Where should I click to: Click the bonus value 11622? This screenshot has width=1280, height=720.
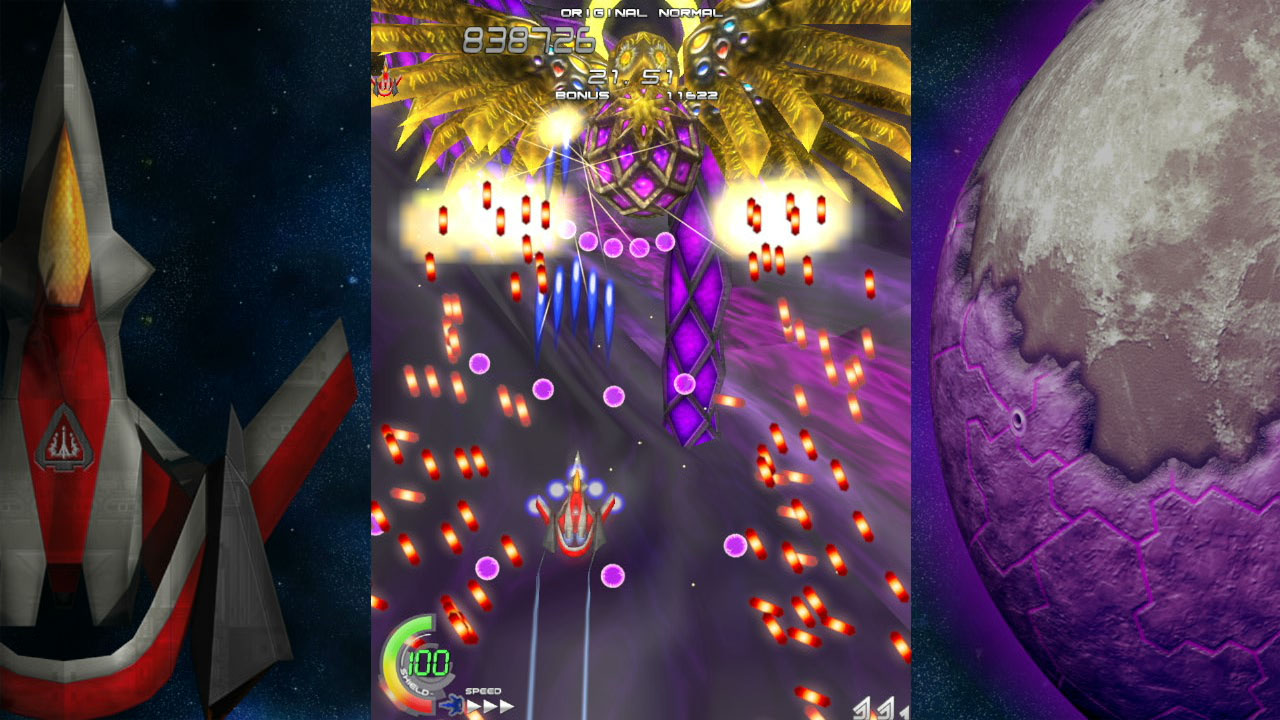tap(690, 95)
